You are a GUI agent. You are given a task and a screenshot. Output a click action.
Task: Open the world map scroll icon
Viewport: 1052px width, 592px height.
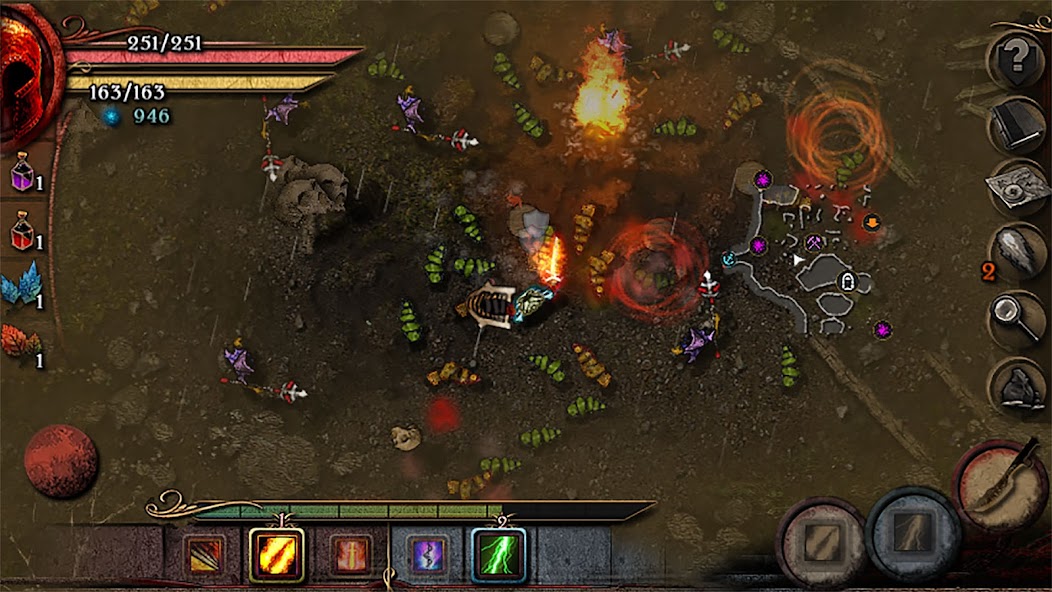click(1018, 189)
